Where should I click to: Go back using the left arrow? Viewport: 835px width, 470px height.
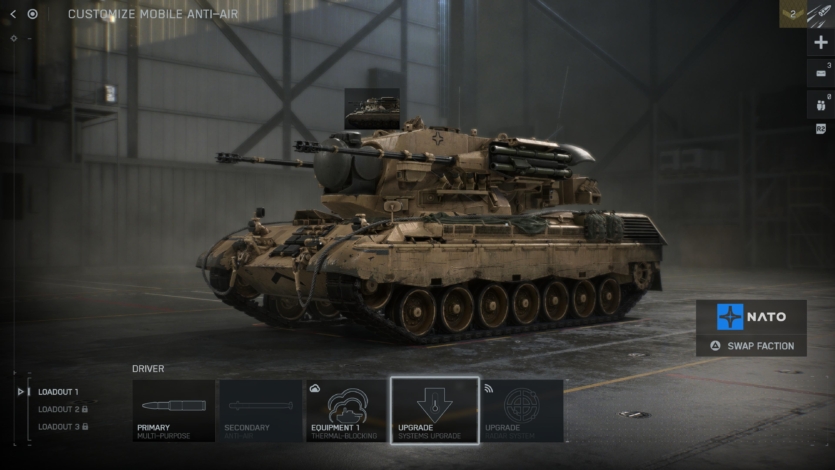[13, 14]
